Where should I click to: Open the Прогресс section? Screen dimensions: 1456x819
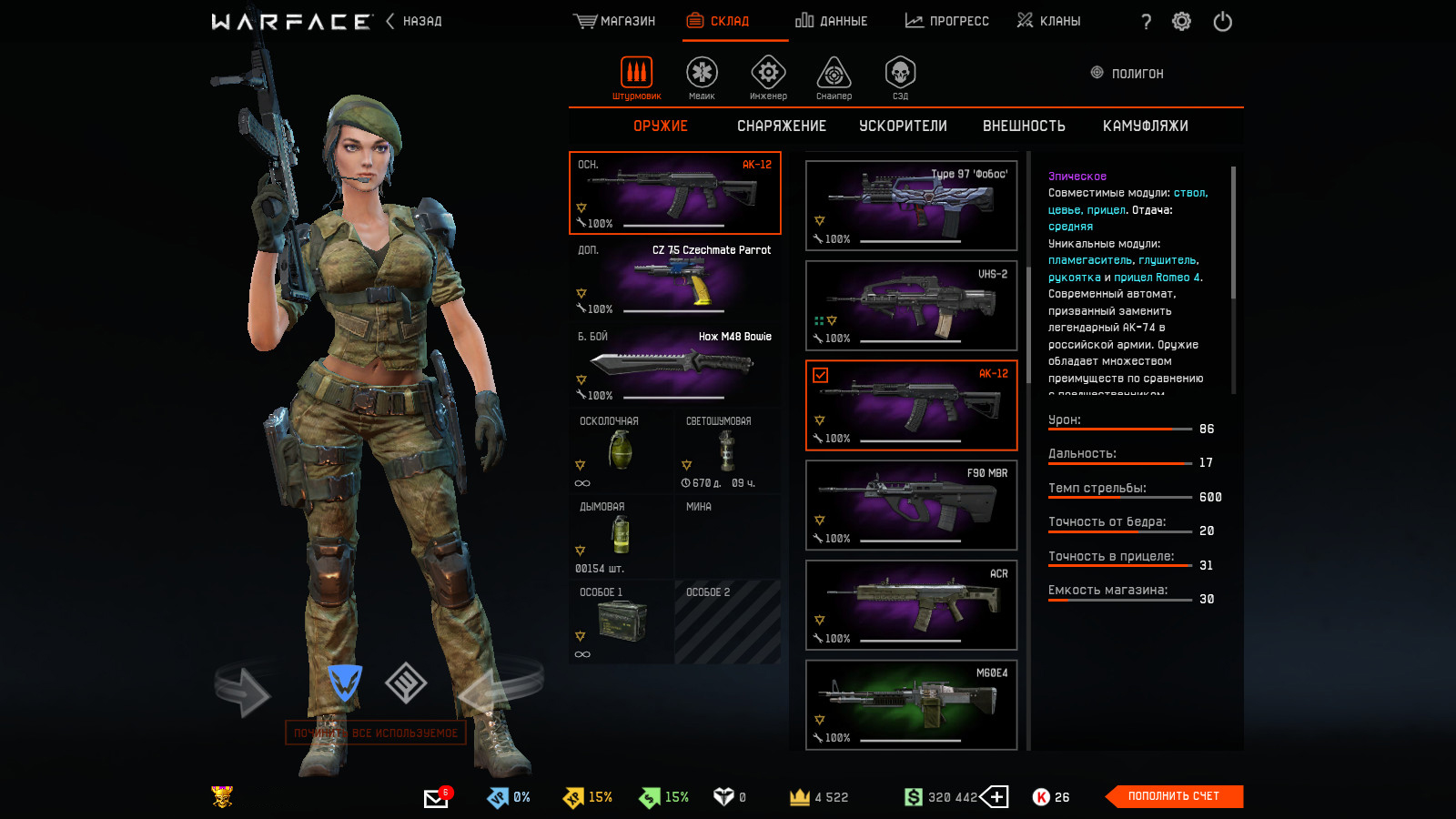point(947,21)
